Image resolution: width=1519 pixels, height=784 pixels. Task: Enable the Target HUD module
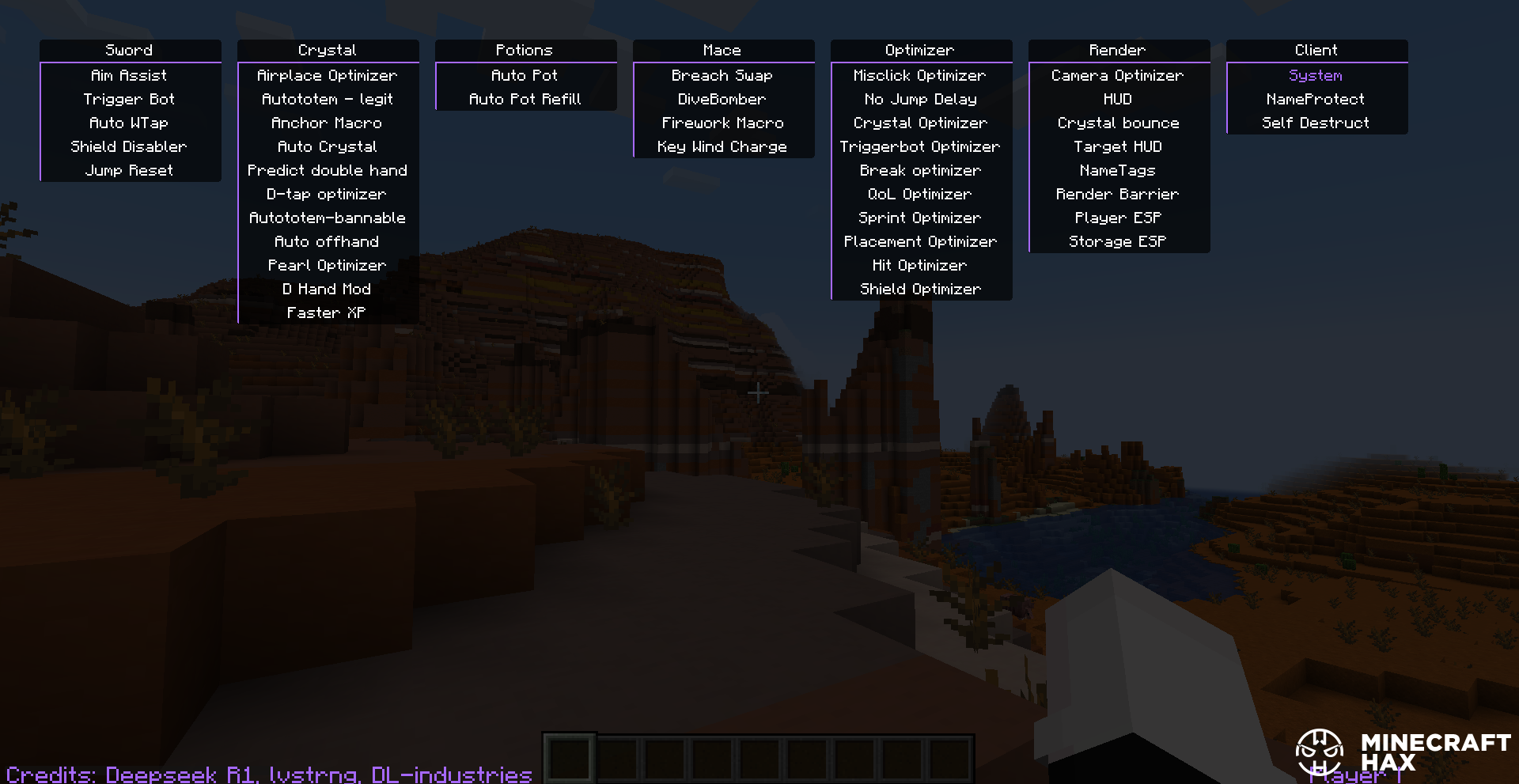click(1117, 147)
